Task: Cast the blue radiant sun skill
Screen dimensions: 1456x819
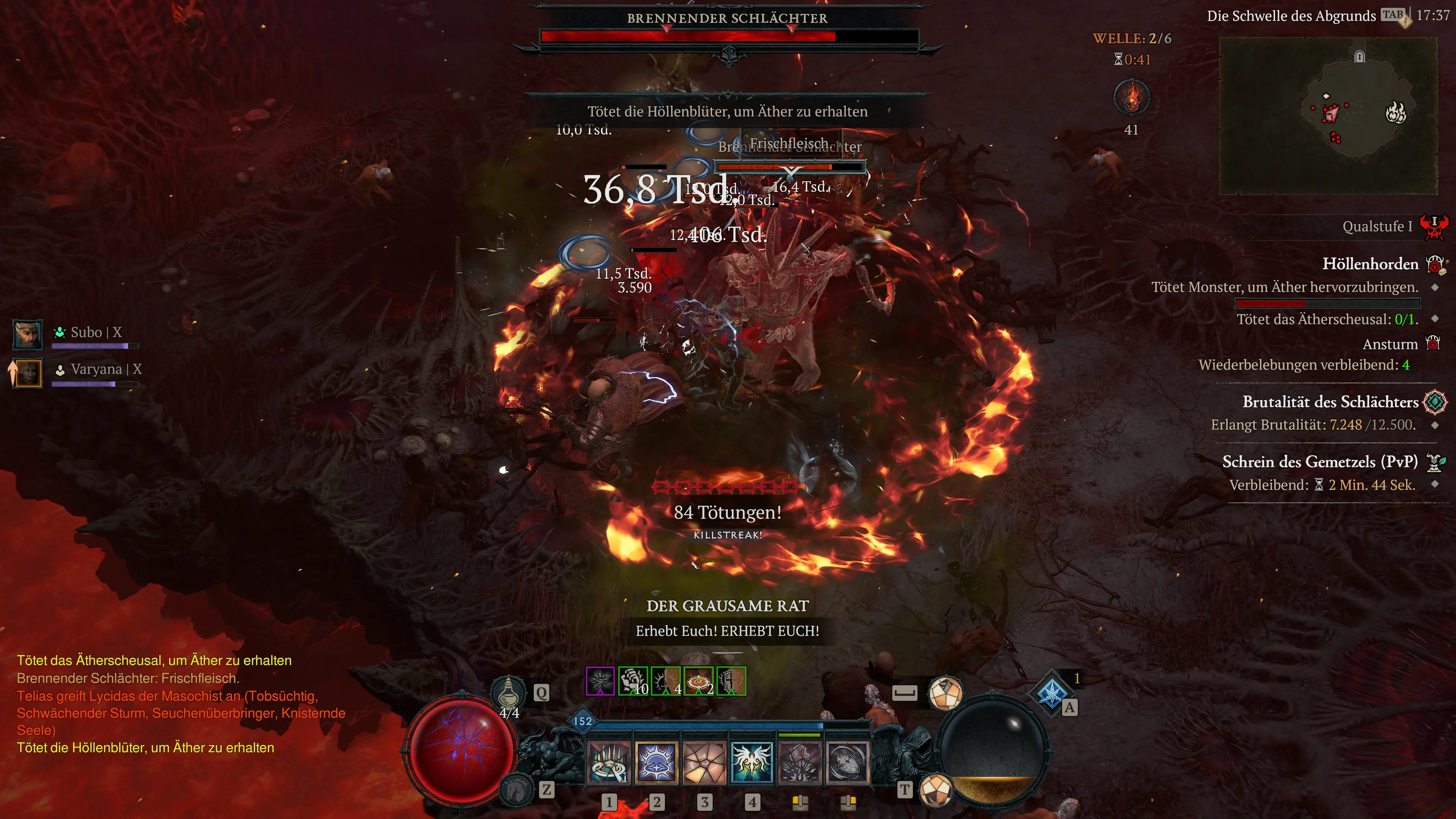Action: pos(656,763)
